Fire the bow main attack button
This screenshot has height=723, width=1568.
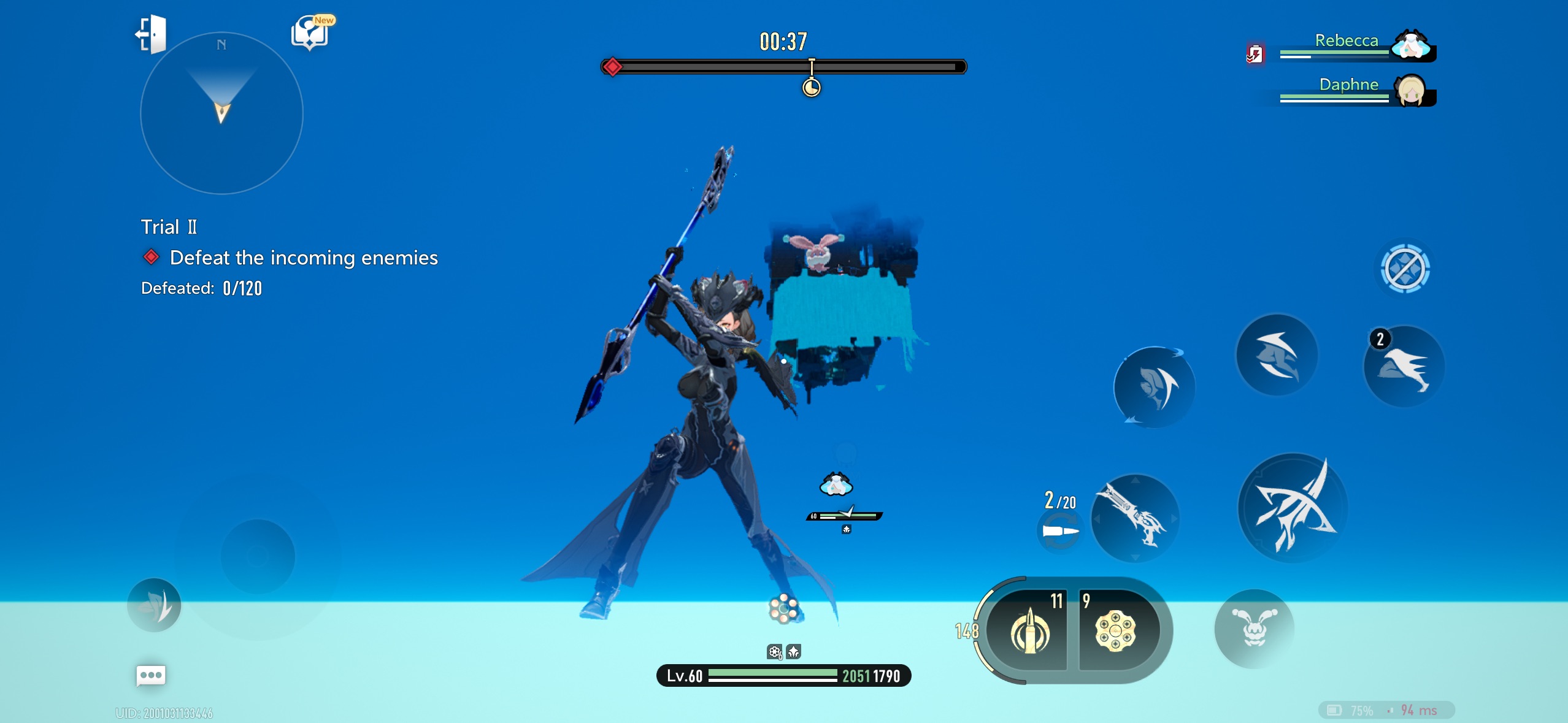click(x=1293, y=508)
